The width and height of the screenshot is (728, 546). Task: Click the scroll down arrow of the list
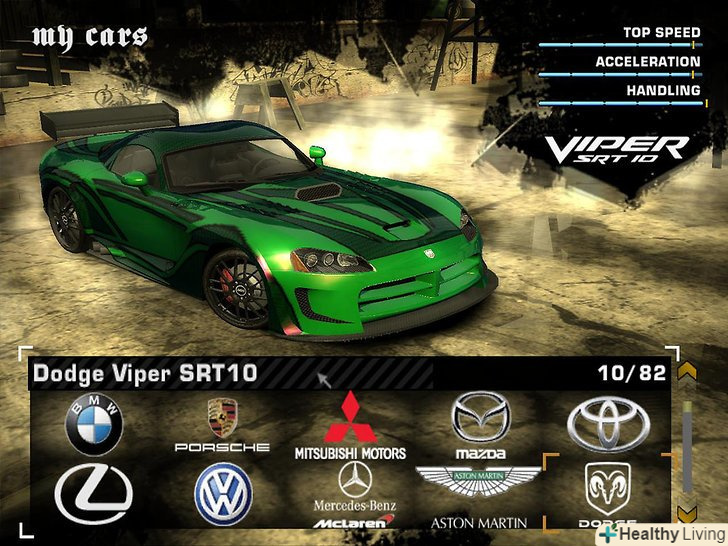tap(686, 513)
